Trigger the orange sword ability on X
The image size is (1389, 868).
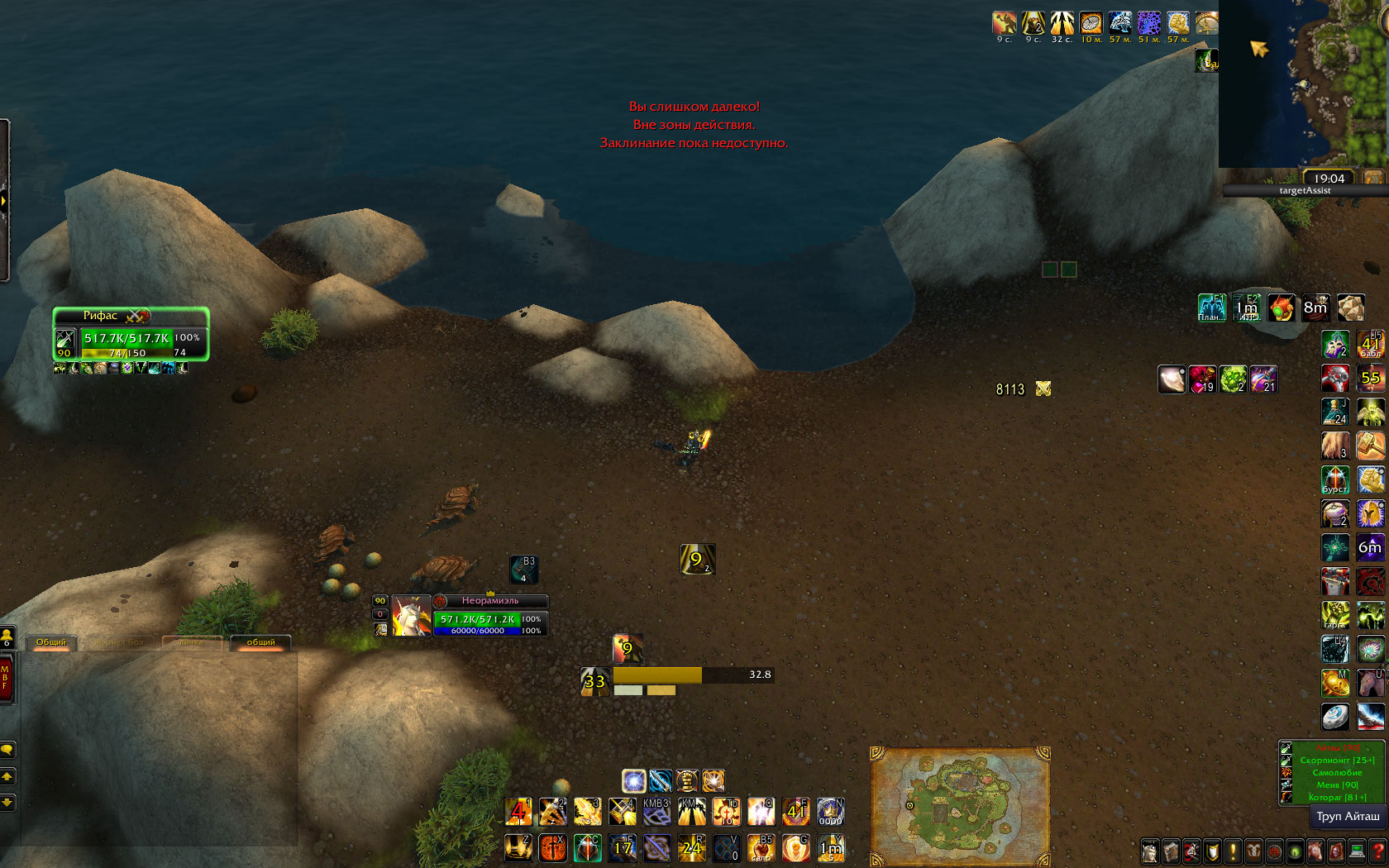pyautogui.click(x=553, y=847)
